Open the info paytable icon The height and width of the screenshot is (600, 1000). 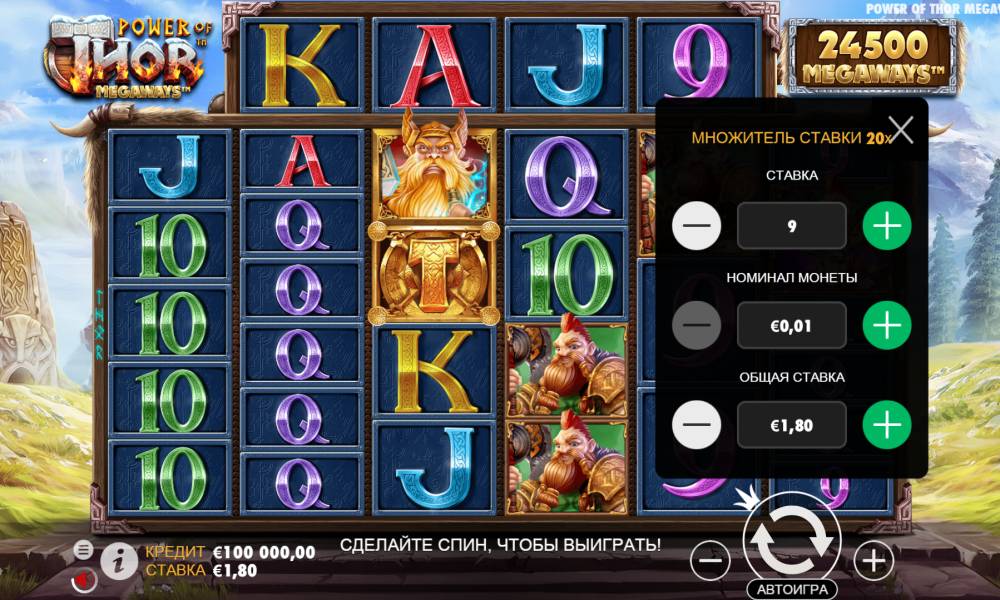click(119, 561)
